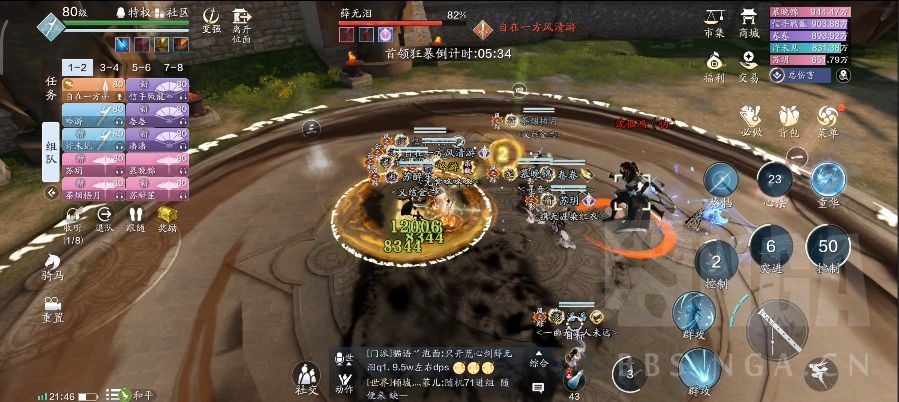Open the 菜单 main menu
Screen dimensions: 899x402
point(828,119)
